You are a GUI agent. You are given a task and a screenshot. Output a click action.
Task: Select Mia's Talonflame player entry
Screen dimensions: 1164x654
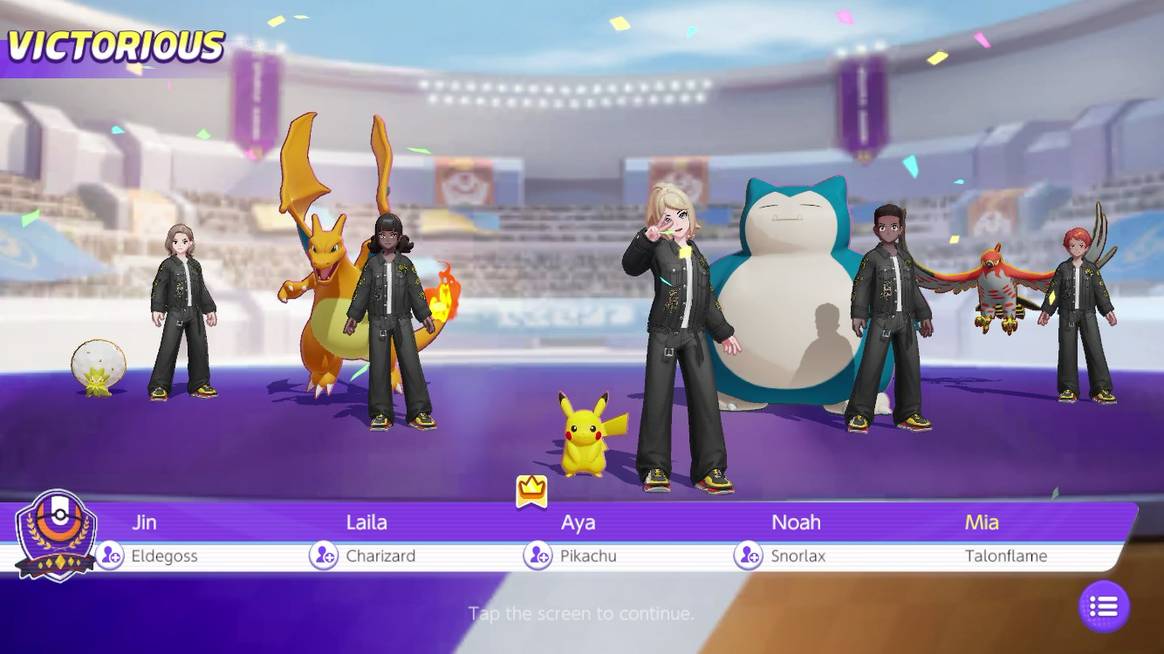pos(1005,538)
